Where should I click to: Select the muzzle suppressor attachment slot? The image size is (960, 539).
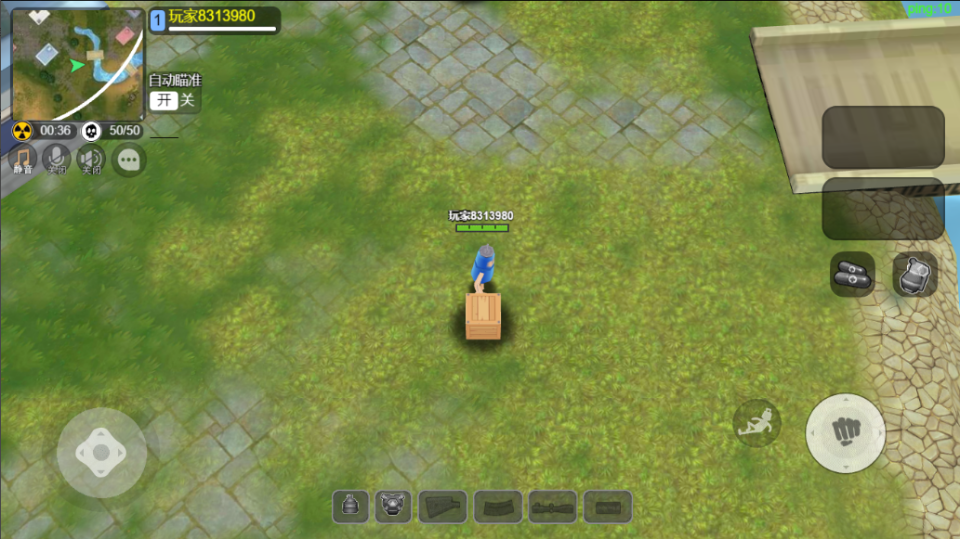coord(607,507)
